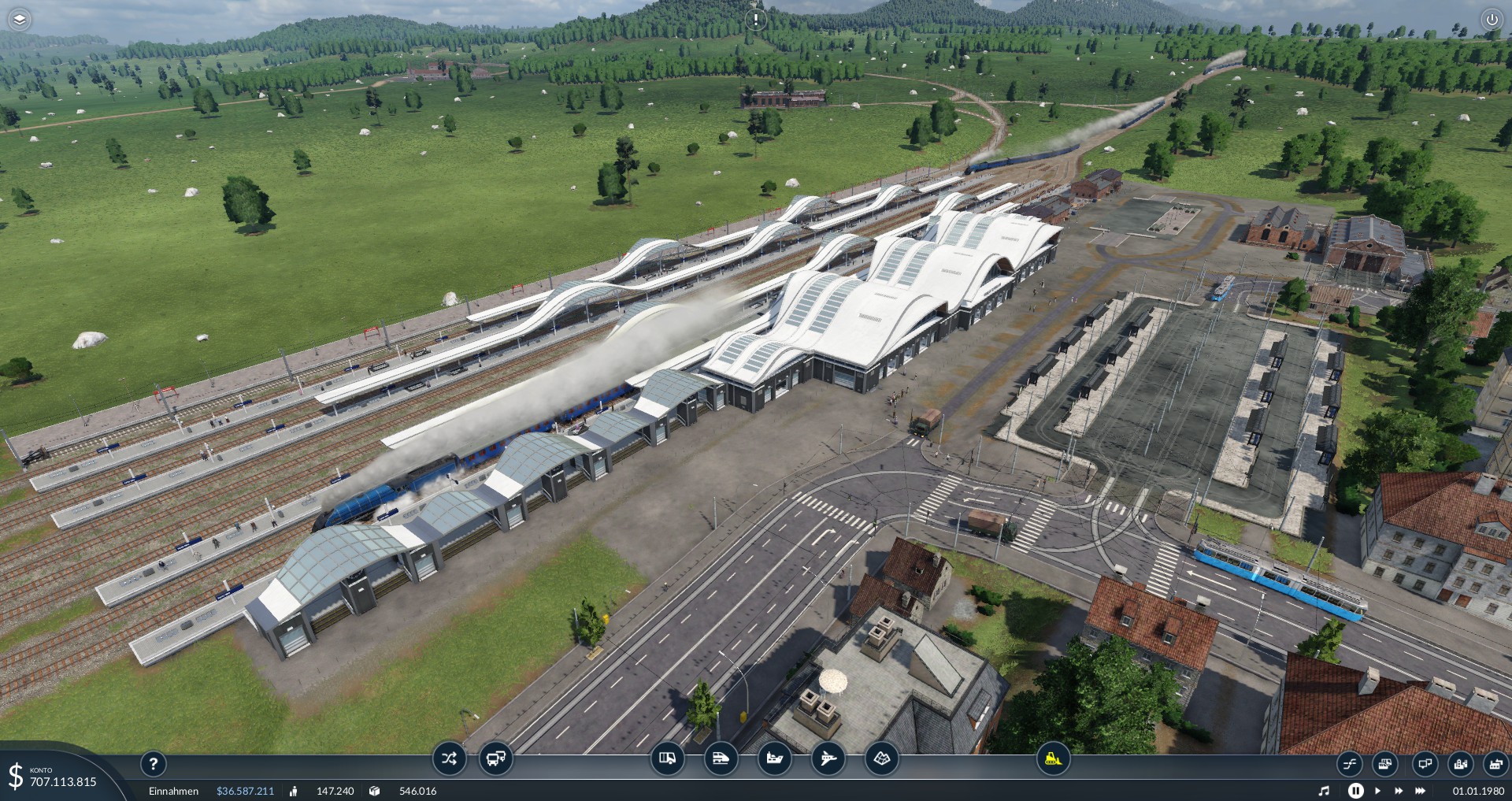Viewport: 1512px width, 801px height.
Task: Open the question mark help button
Action: (154, 762)
